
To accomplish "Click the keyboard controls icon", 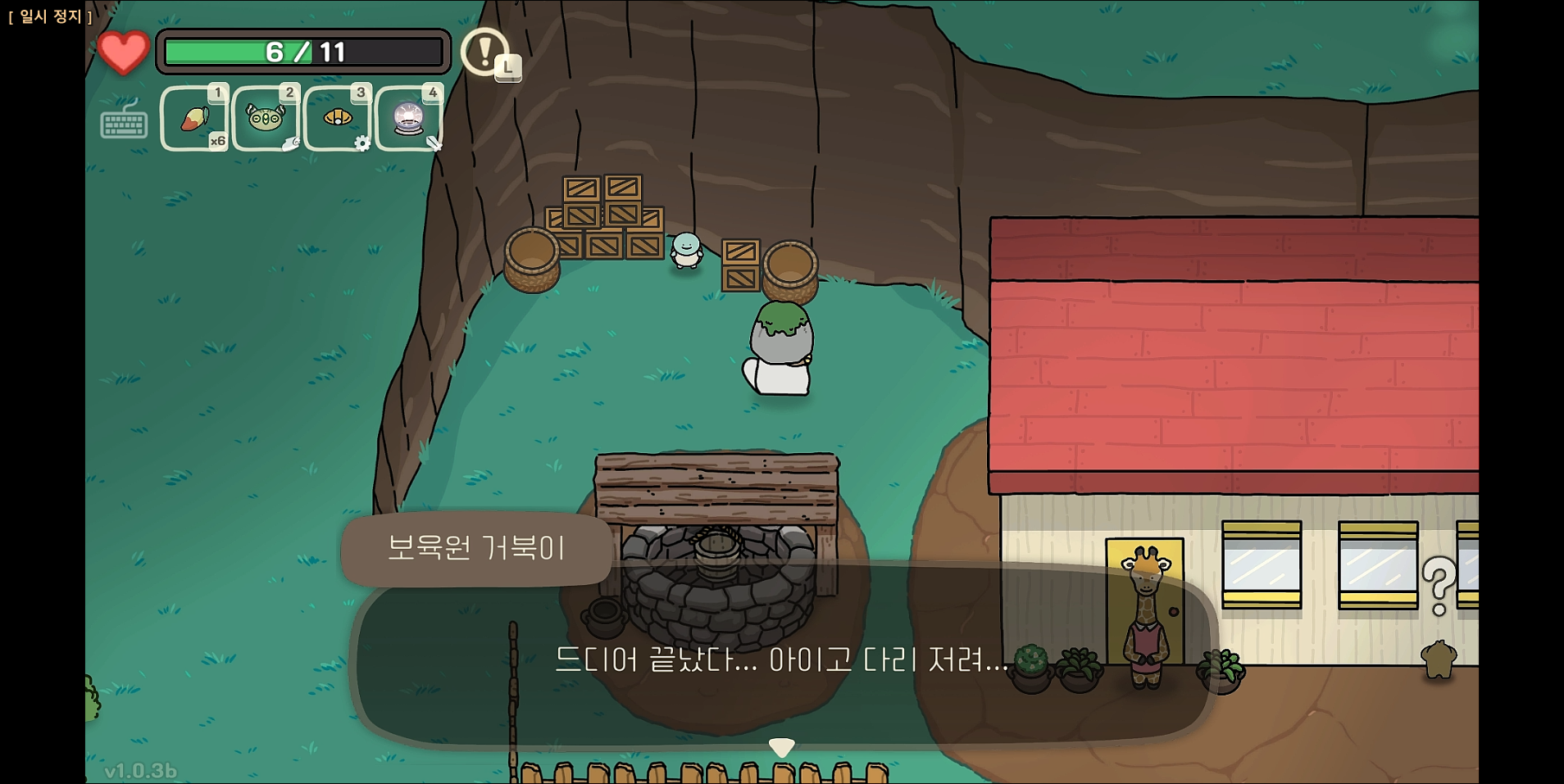I will [124, 125].
